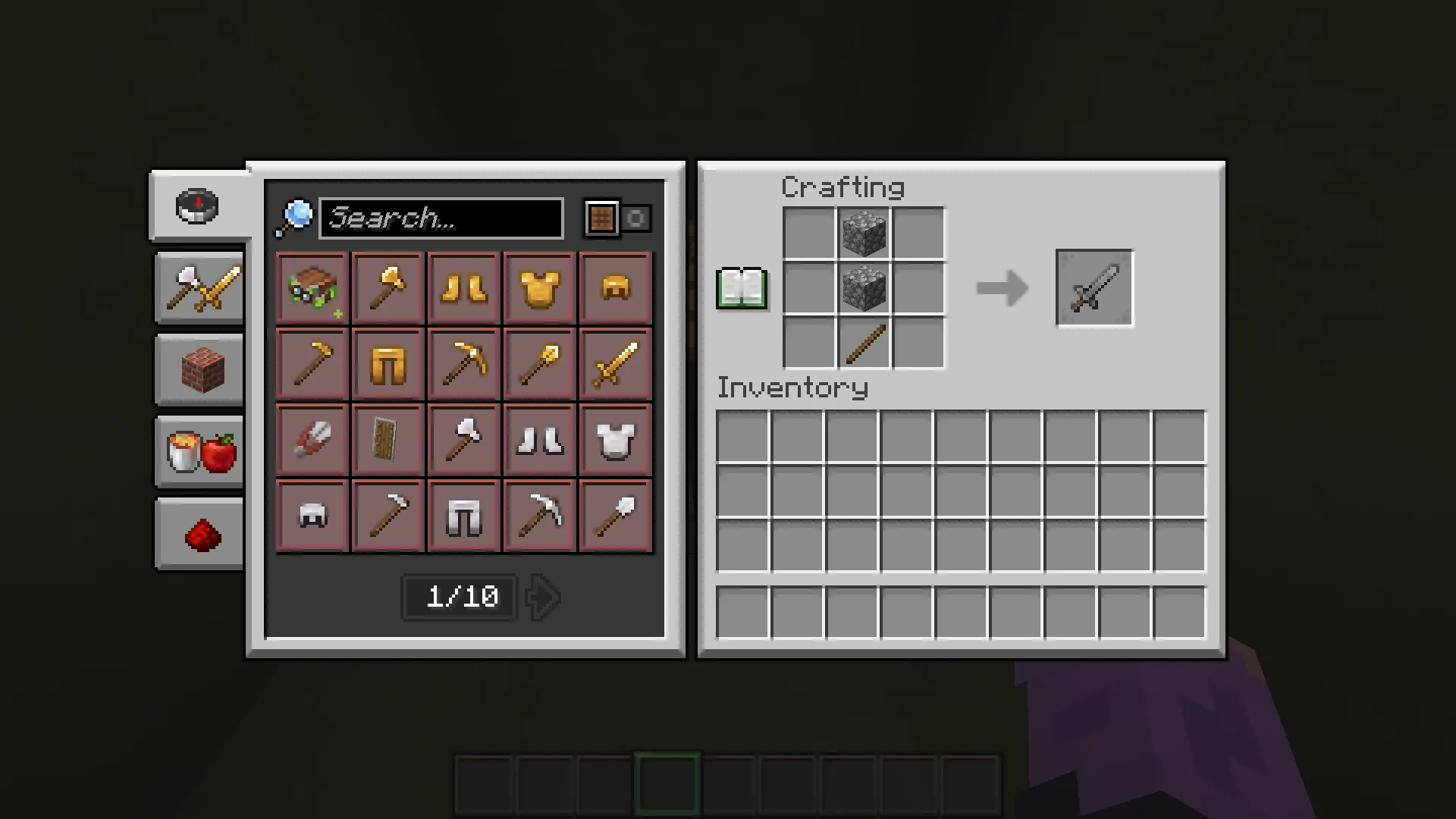The width and height of the screenshot is (1456, 819).
Task: Click the Search text field
Action: pos(441,218)
